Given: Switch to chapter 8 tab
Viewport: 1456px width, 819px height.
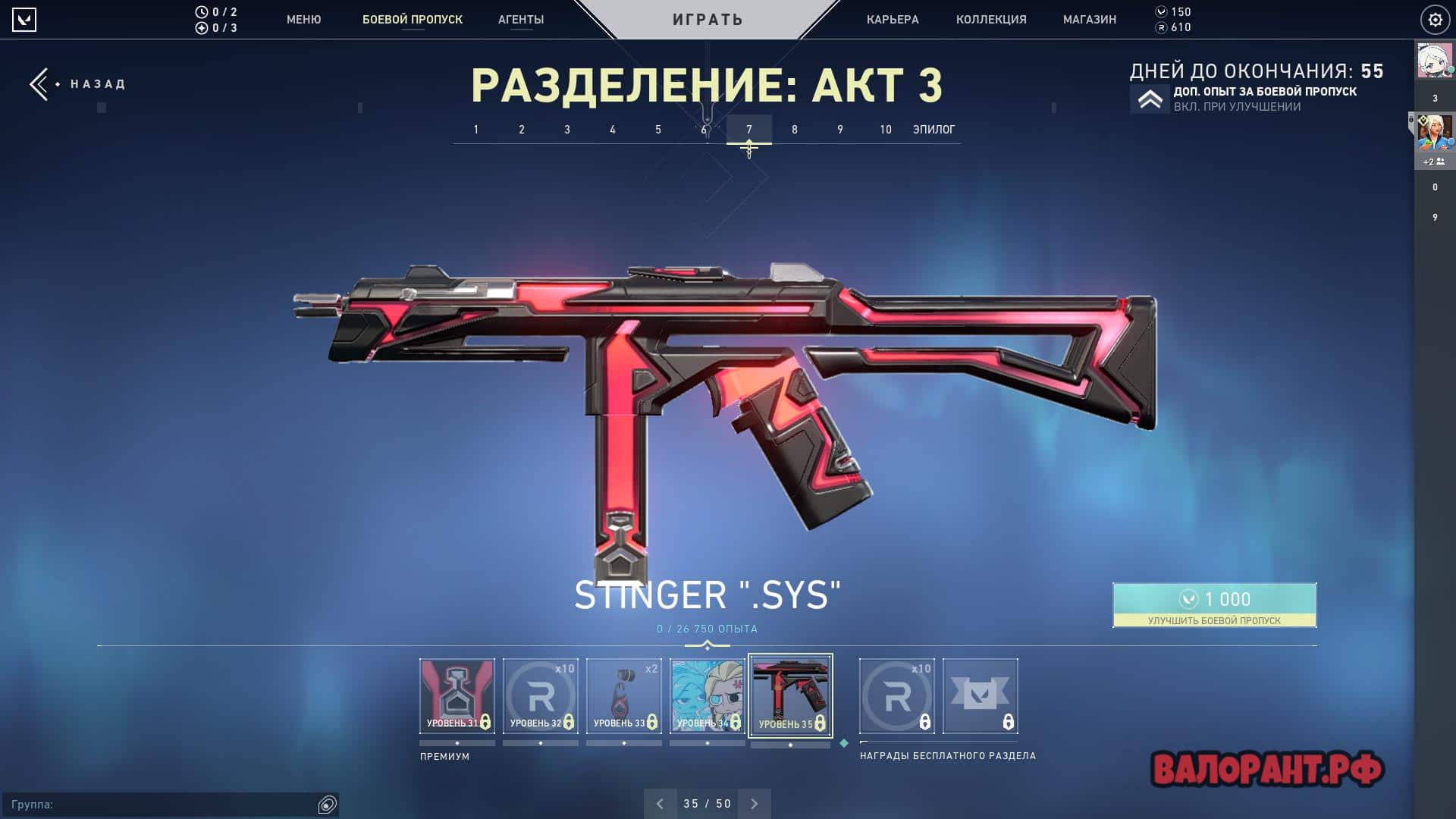Looking at the screenshot, I should [x=795, y=130].
